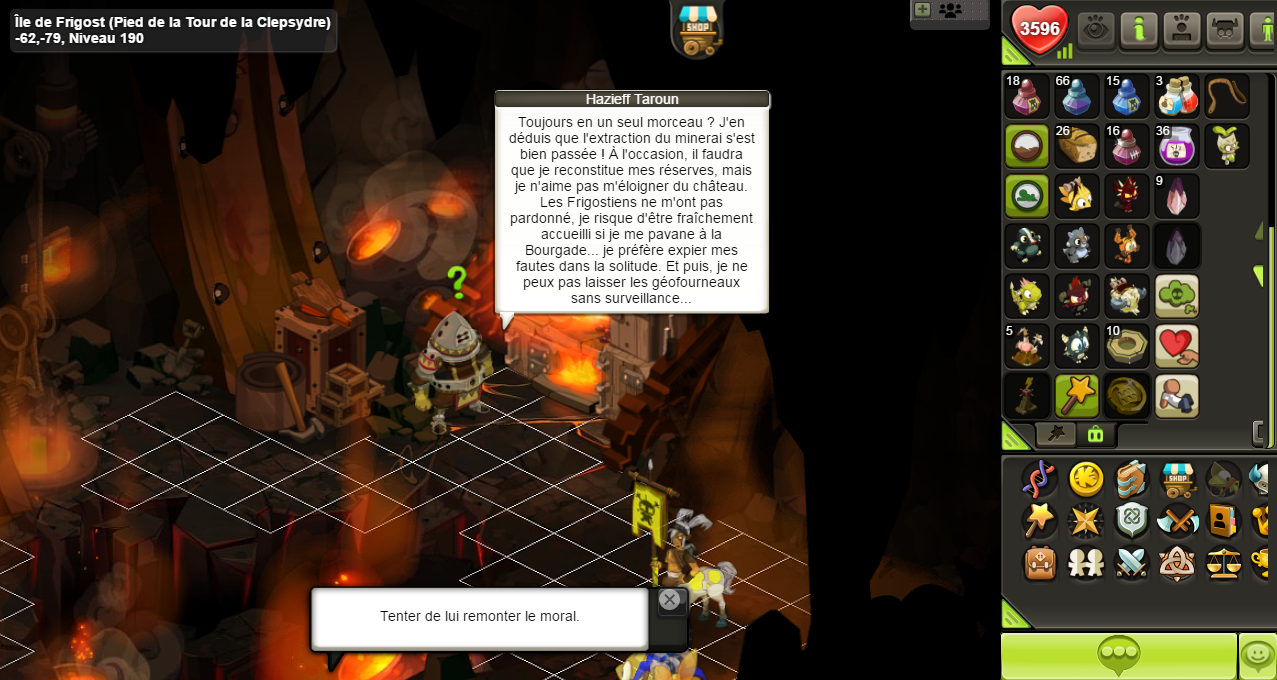Screen dimensions: 1277x680
Task: Open the book with blue ribbons
Action: tap(1132, 480)
